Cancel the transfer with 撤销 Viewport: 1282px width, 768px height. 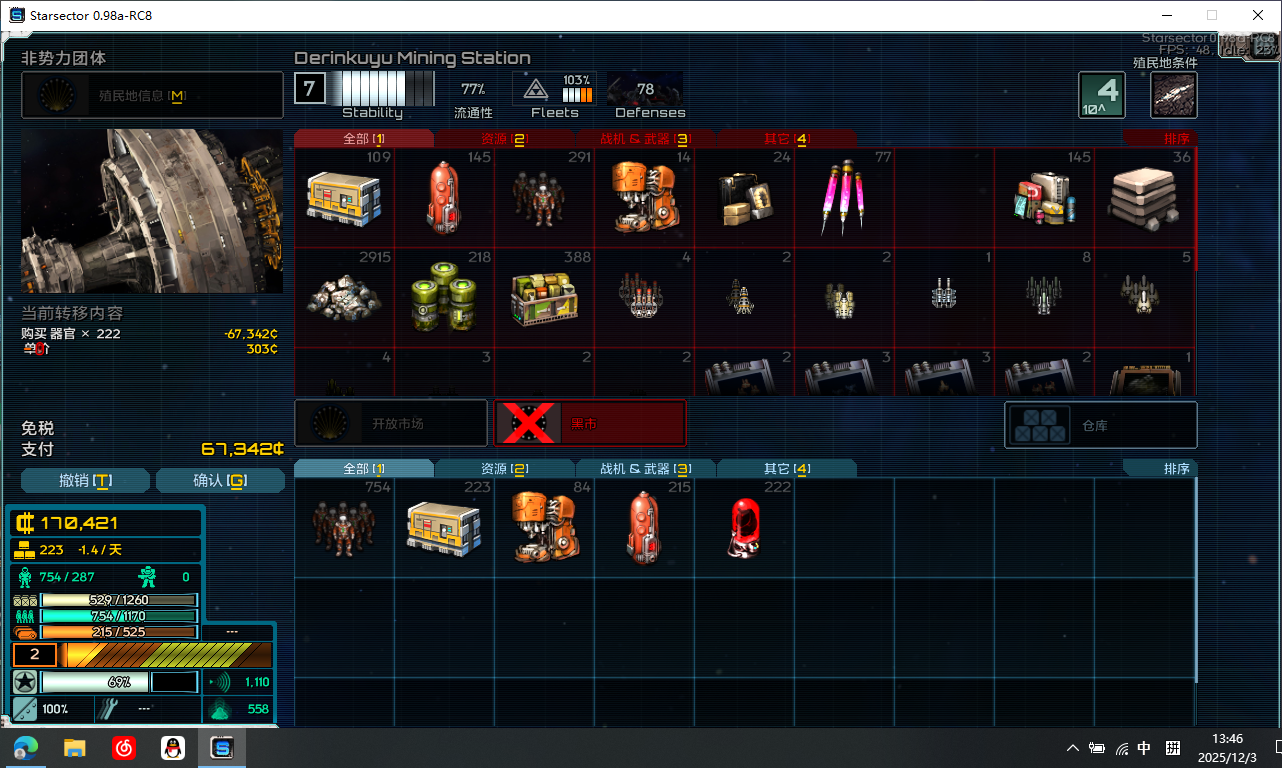point(86,481)
